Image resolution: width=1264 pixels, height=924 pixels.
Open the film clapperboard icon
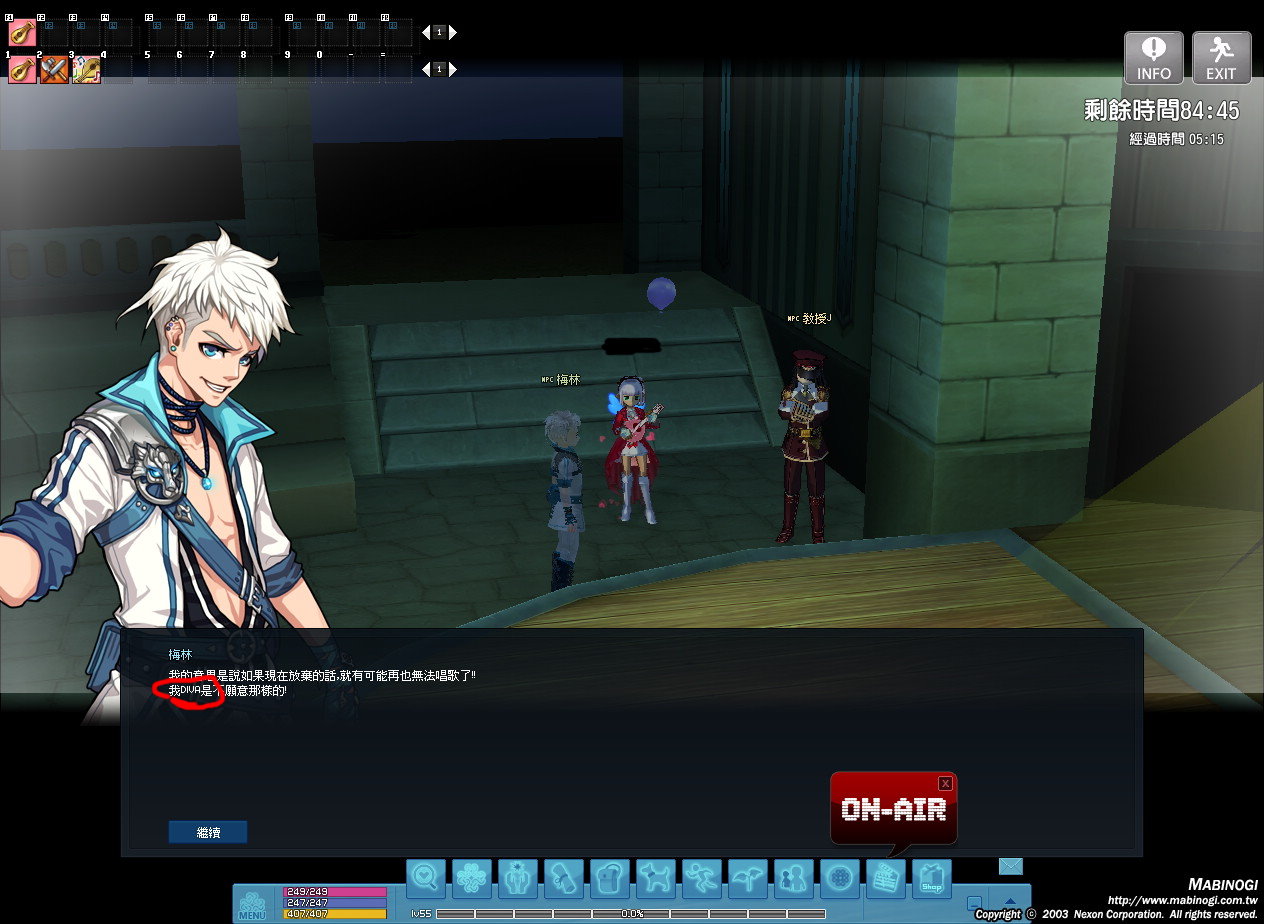click(885, 879)
